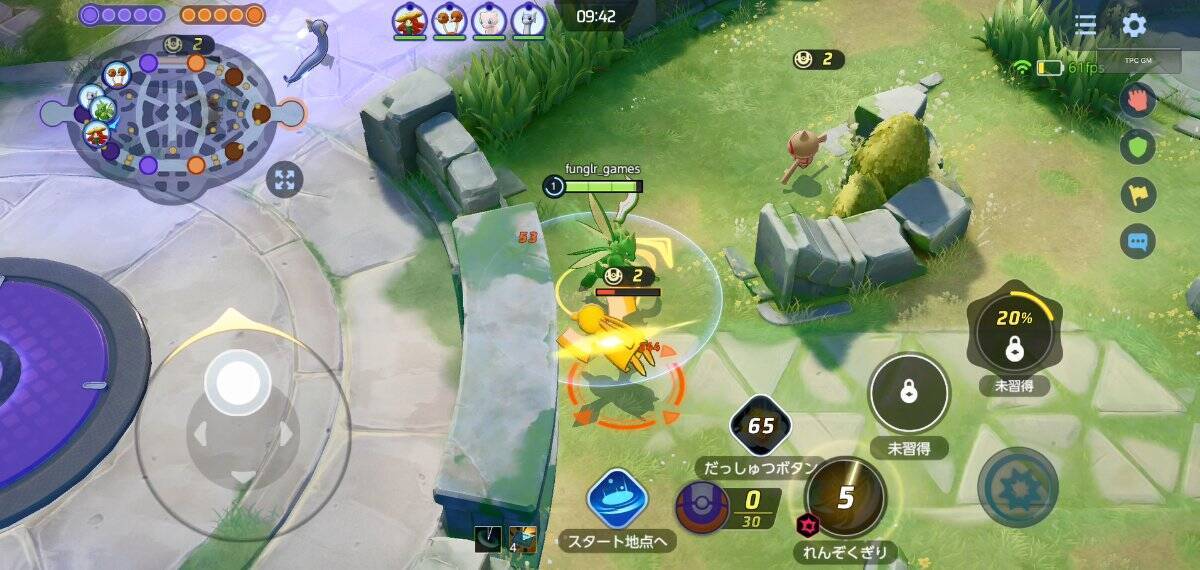Open the settings gear menu
Screen dimensions: 1200x570
(x=1133, y=25)
